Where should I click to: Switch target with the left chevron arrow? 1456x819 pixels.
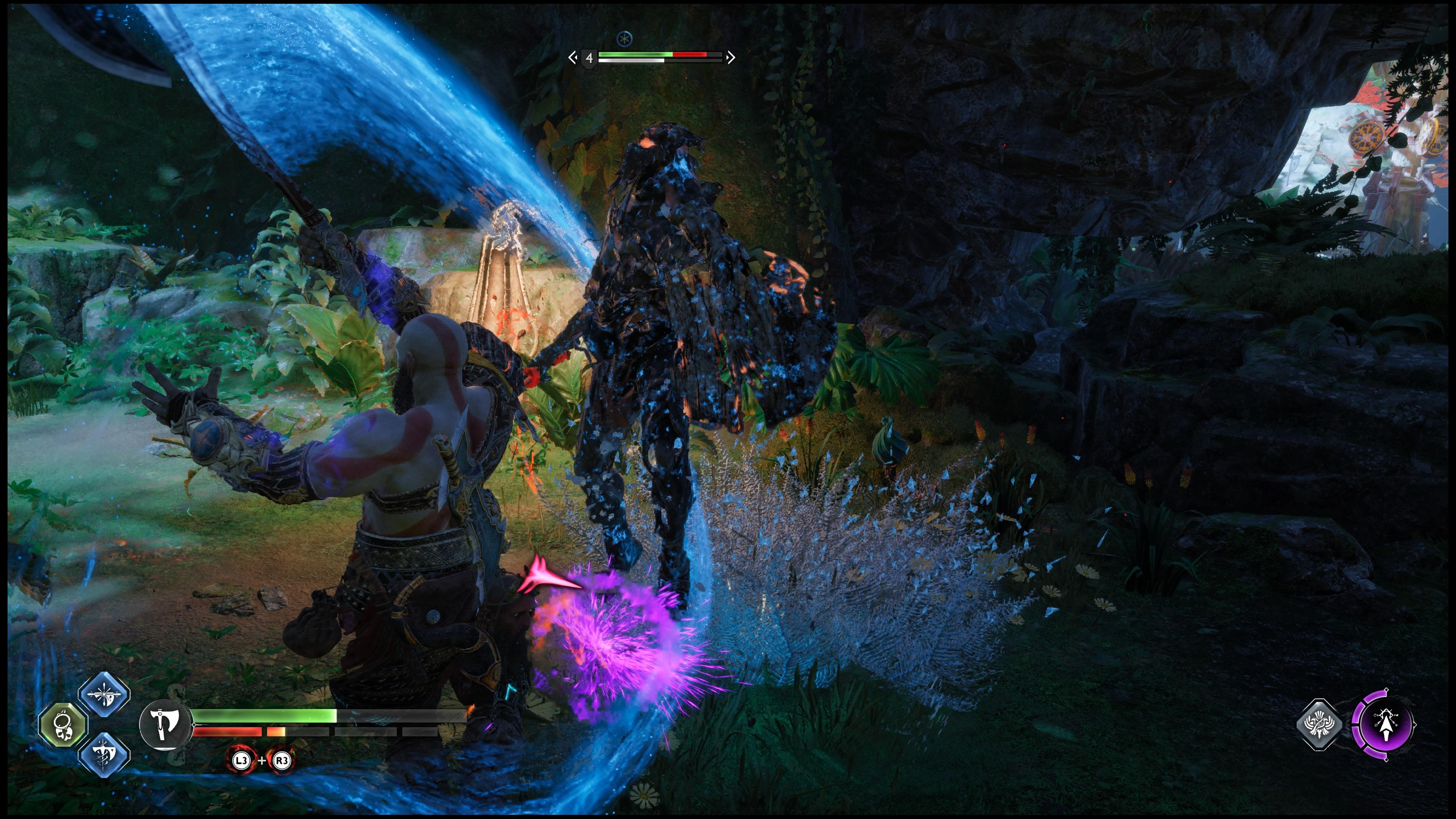pos(573,57)
